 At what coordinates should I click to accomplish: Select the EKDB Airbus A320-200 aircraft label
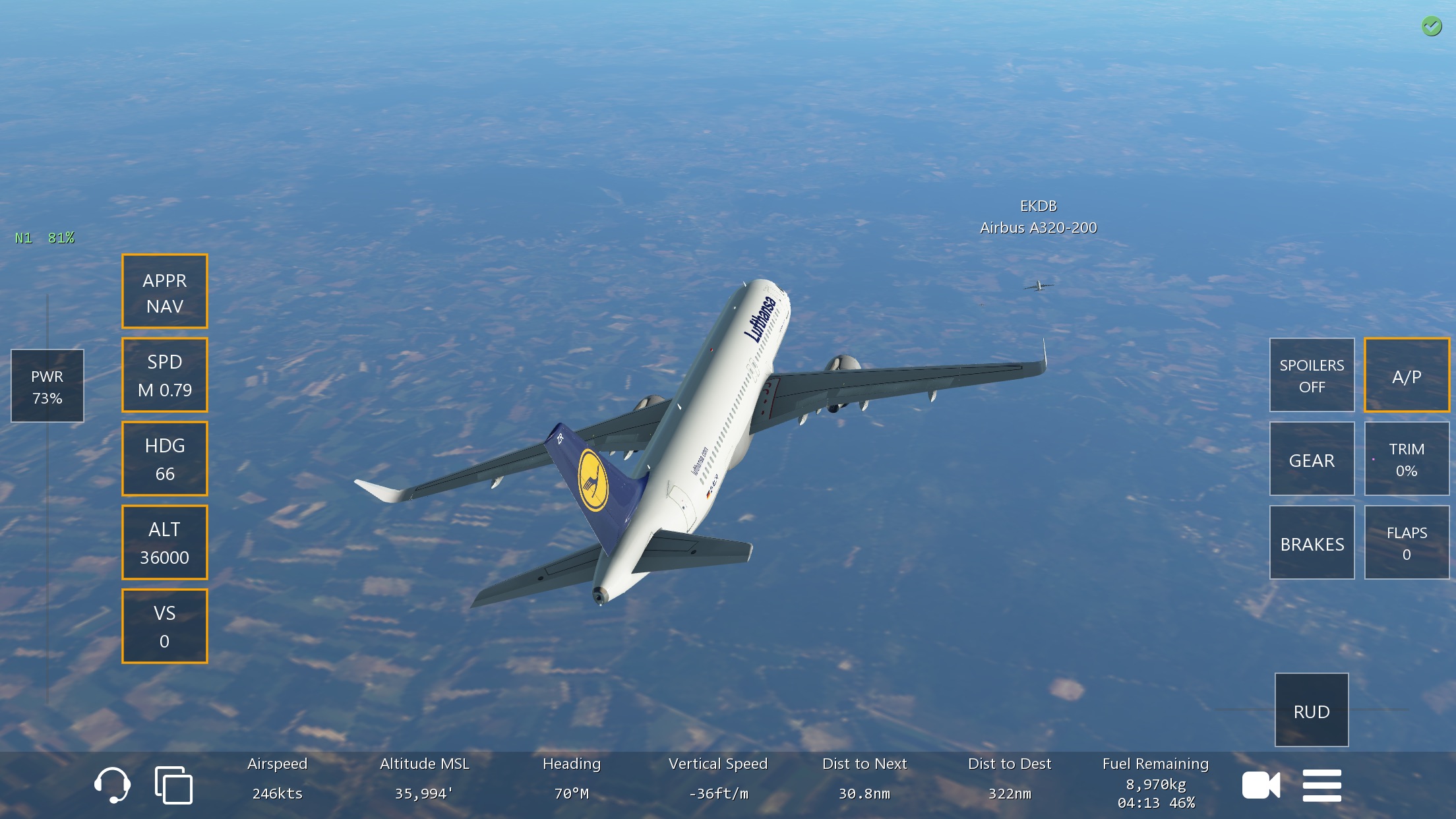[1038, 217]
